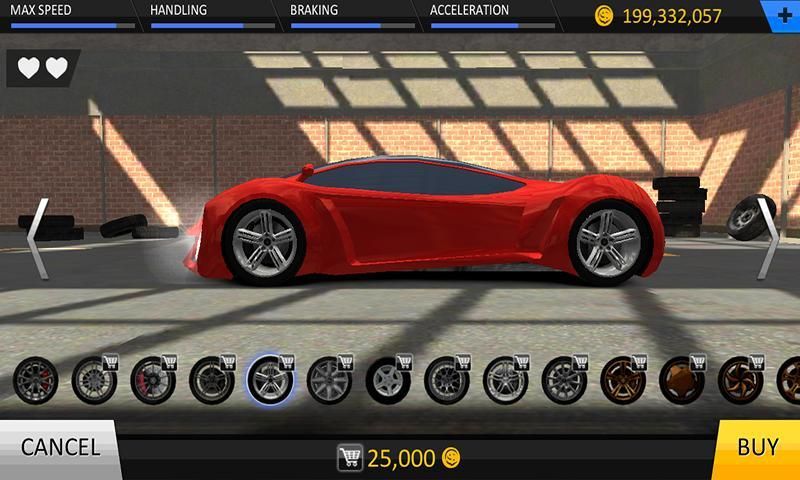Buy the selected wheels
The image size is (800, 480).
[x=757, y=448]
